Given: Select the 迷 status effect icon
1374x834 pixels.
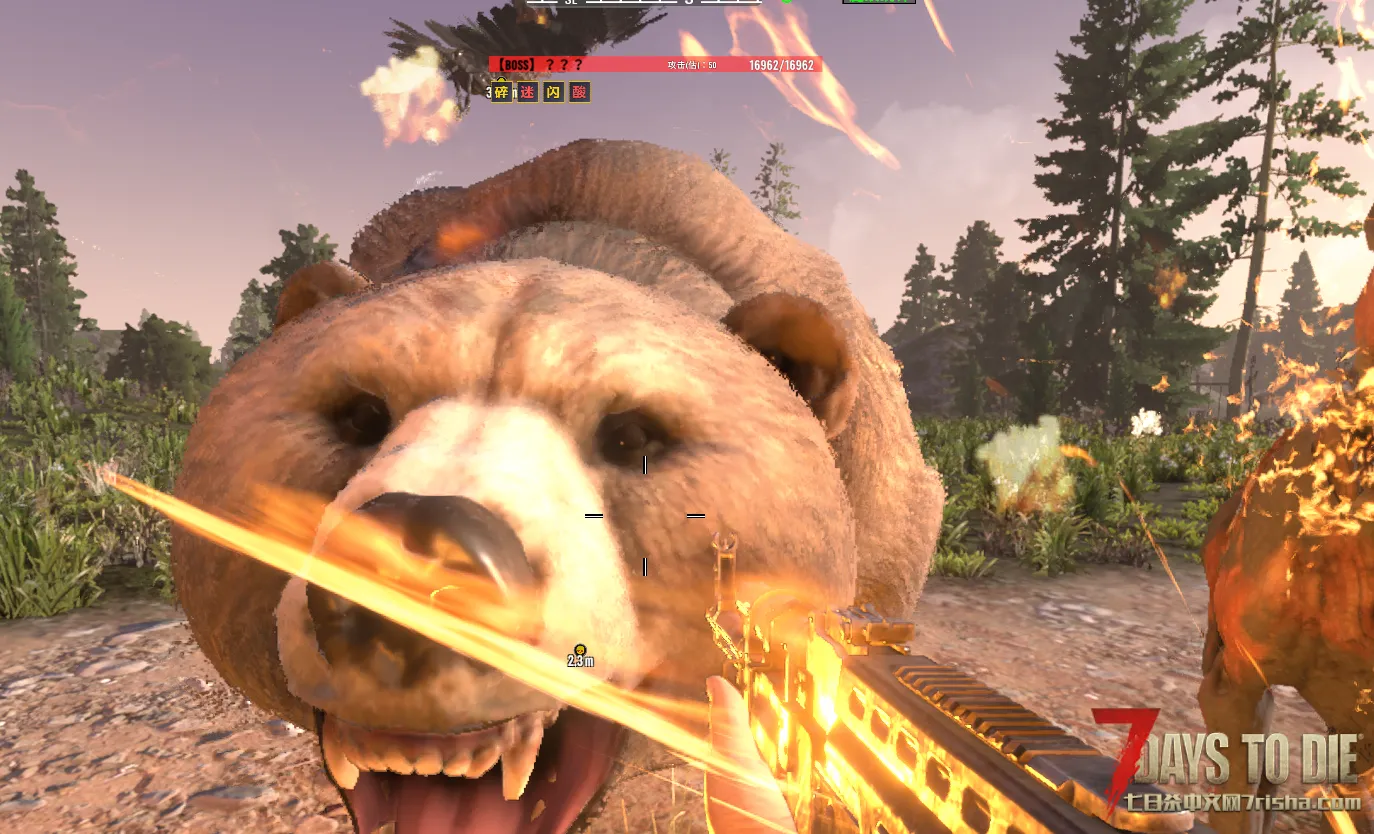Looking at the screenshot, I should coord(527,92).
